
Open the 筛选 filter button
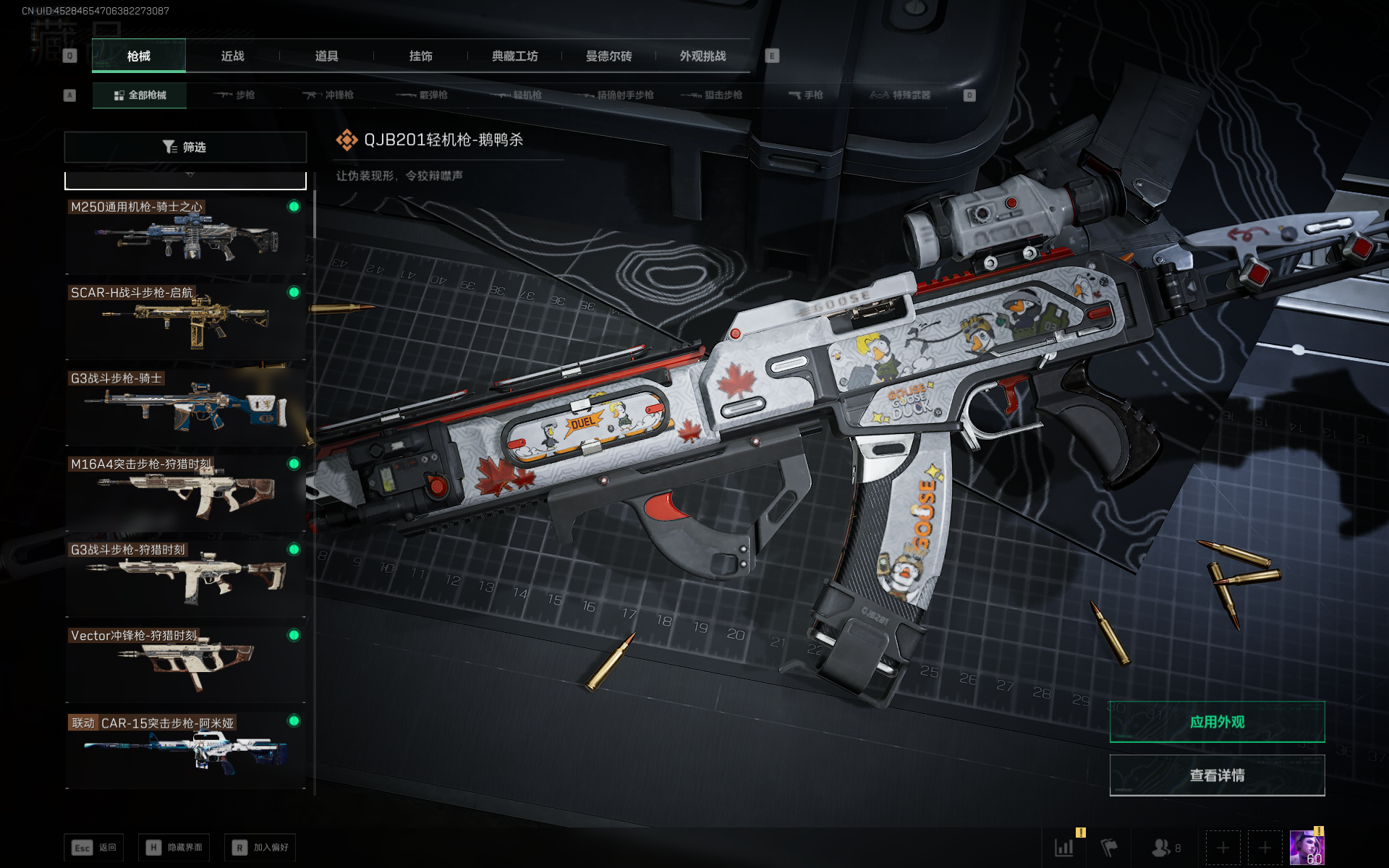(x=185, y=147)
